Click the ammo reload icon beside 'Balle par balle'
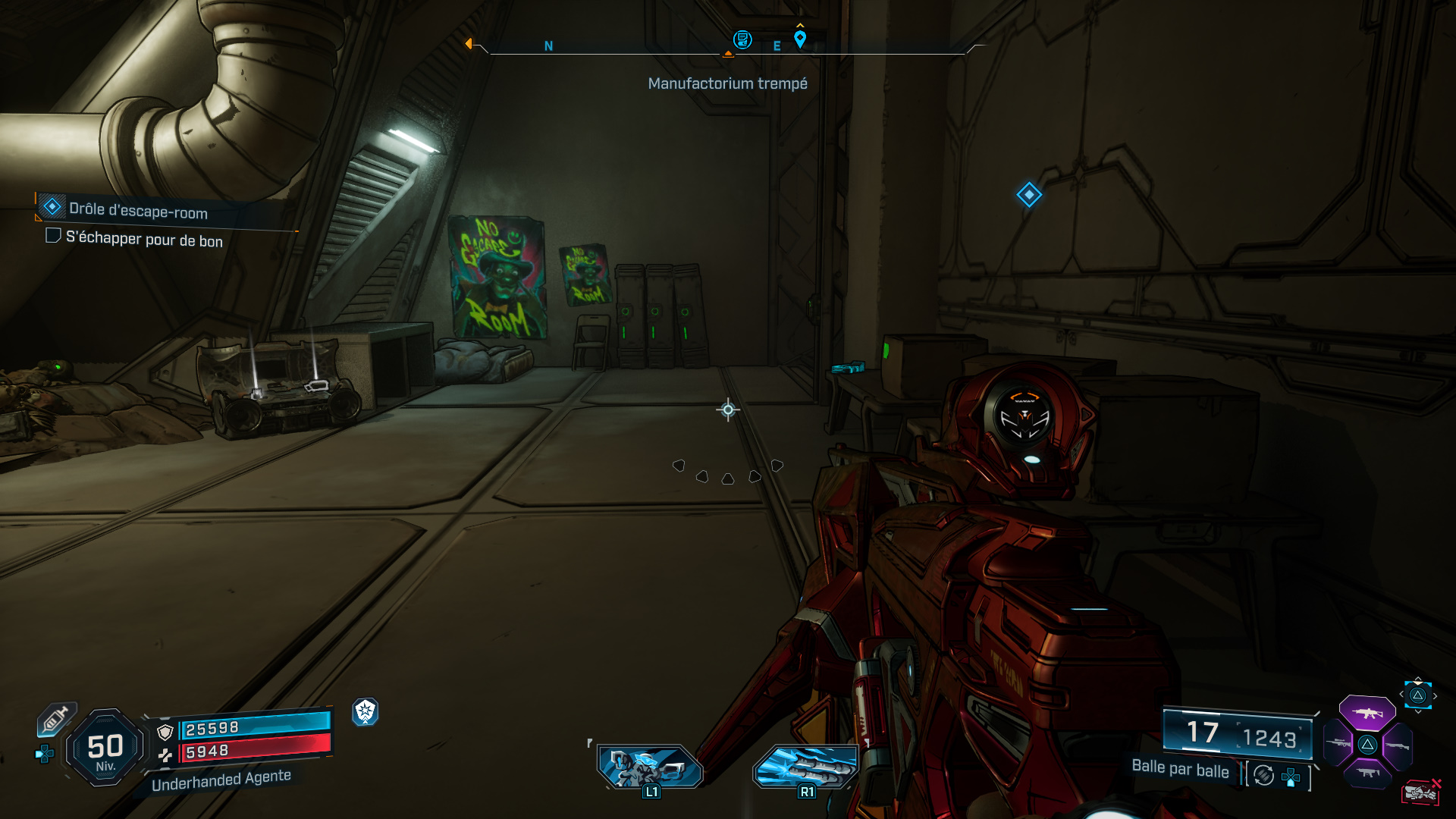 tap(1264, 774)
